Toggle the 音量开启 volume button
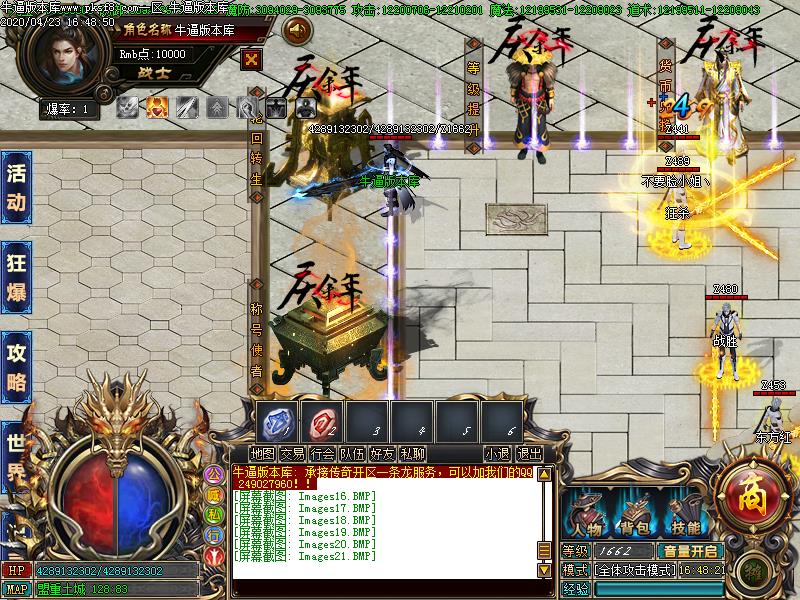Viewport: 800px width, 600px height. (x=688, y=551)
